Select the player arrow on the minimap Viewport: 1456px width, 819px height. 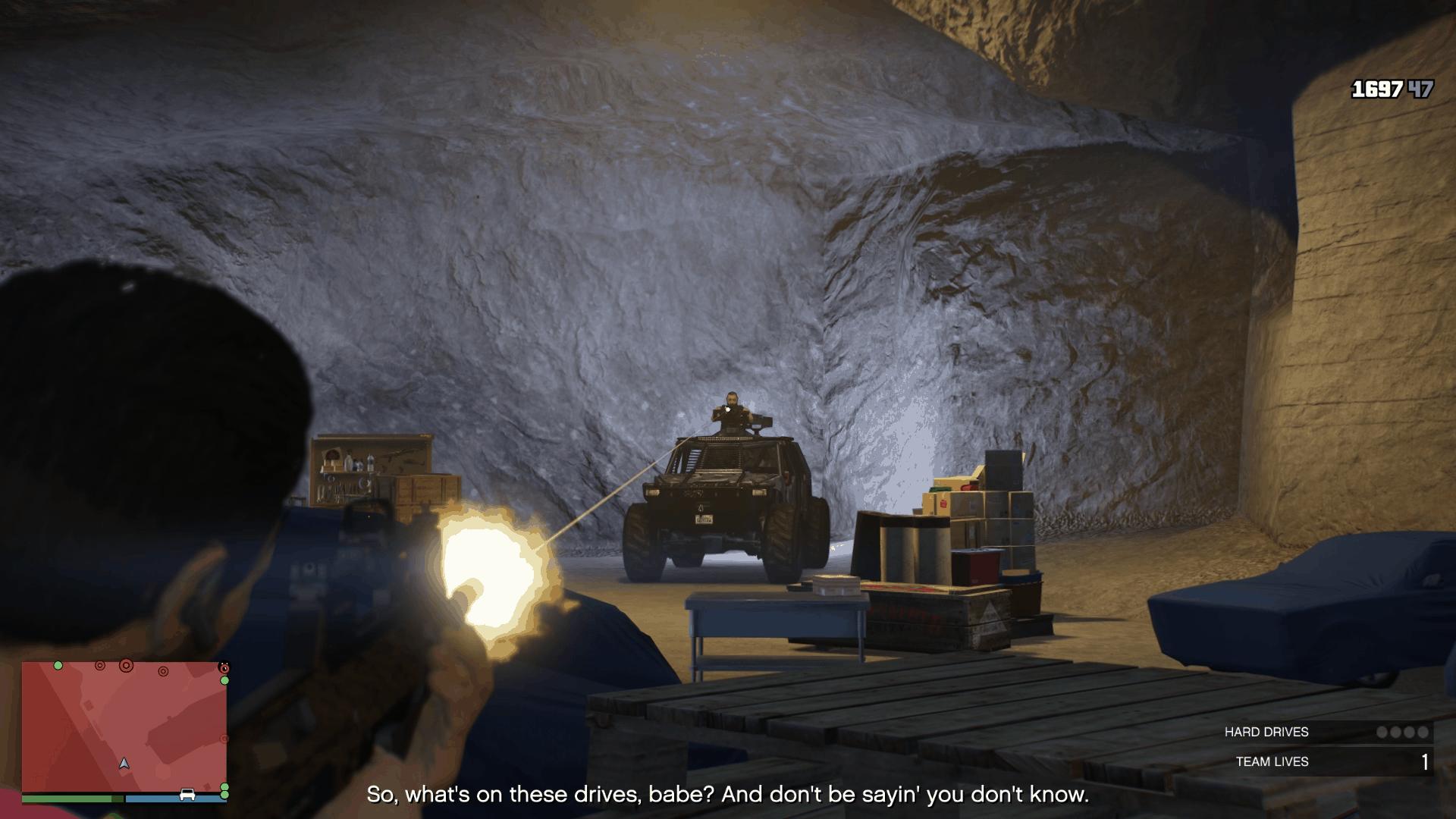tap(124, 764)
